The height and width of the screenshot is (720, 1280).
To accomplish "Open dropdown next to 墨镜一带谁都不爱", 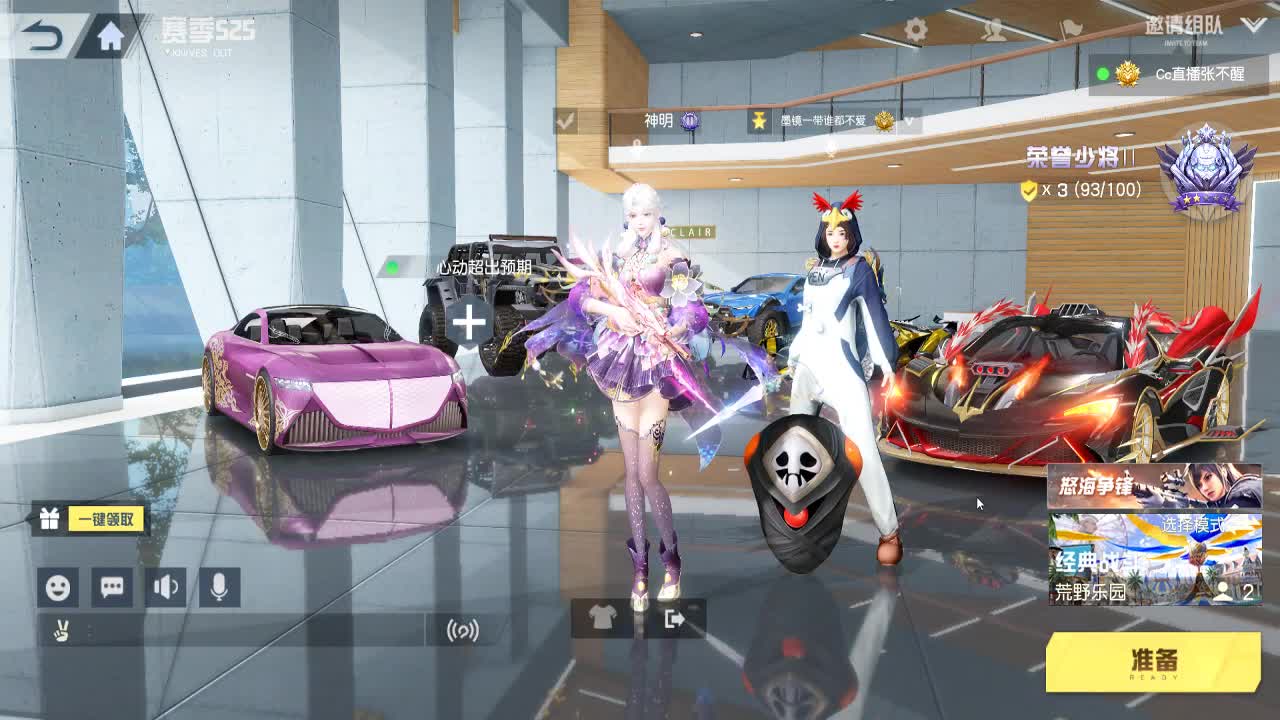I will [908, 119].
